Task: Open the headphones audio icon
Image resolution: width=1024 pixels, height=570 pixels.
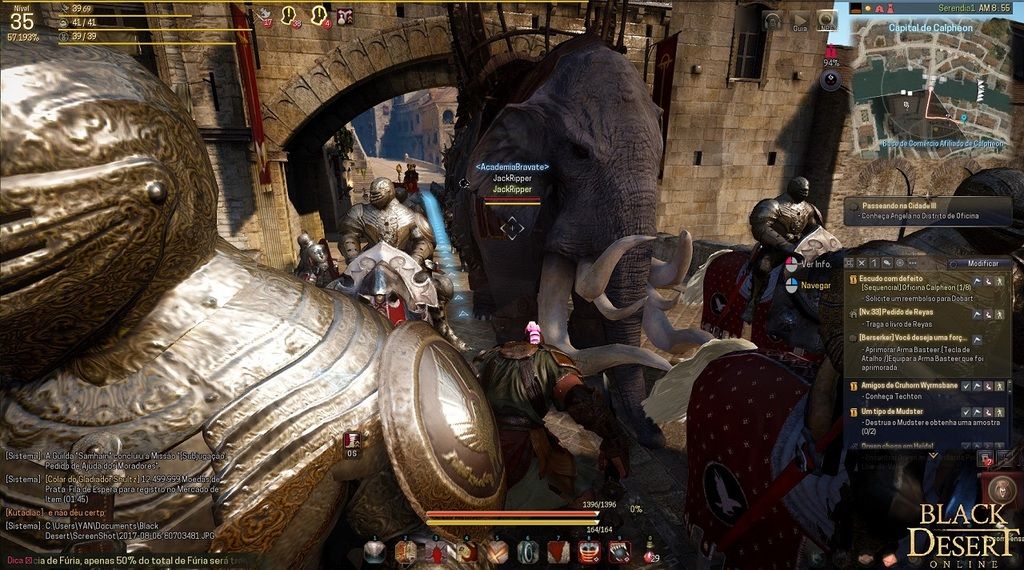Action: (x=772, y=19)
